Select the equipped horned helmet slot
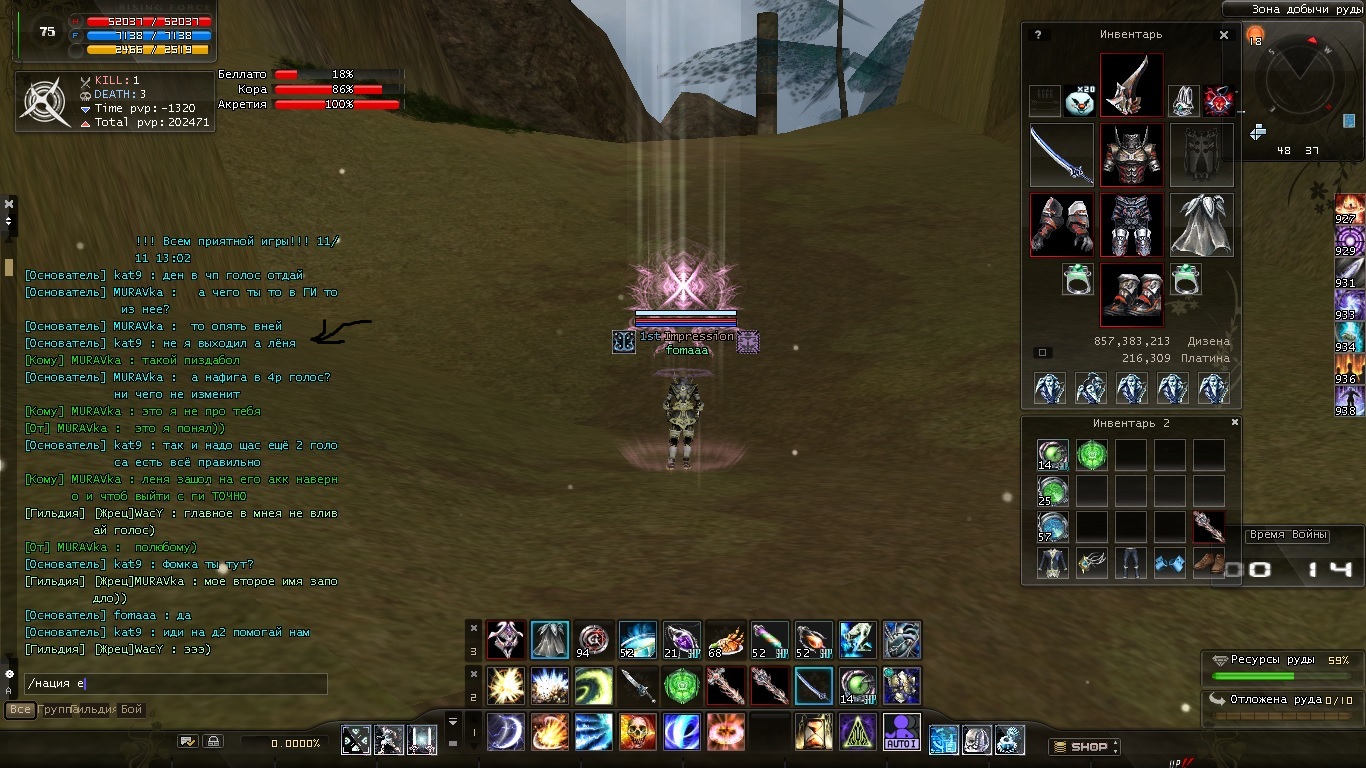 tap(1131, 85)
